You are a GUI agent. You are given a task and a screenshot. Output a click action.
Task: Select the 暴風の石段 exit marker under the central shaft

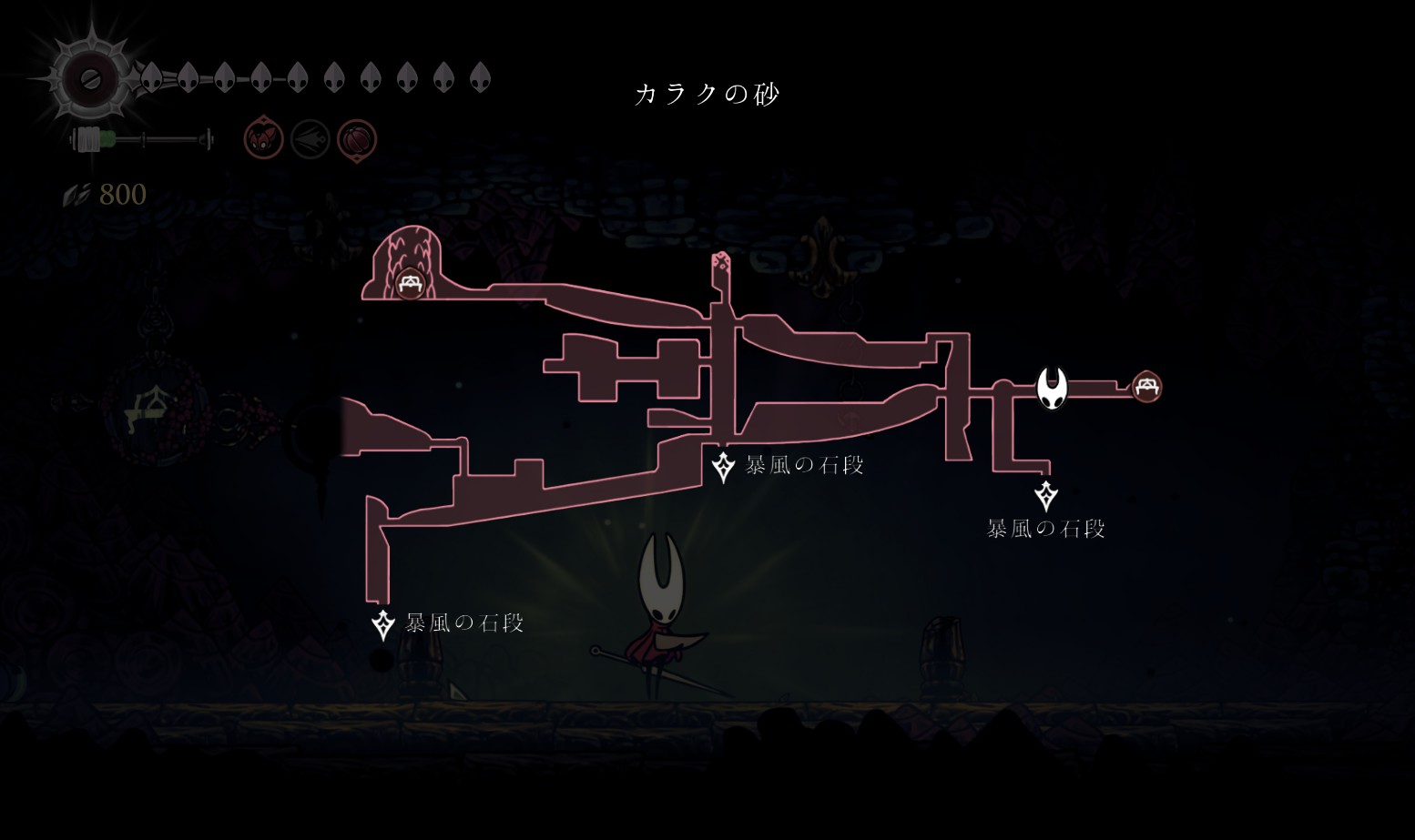723,467
